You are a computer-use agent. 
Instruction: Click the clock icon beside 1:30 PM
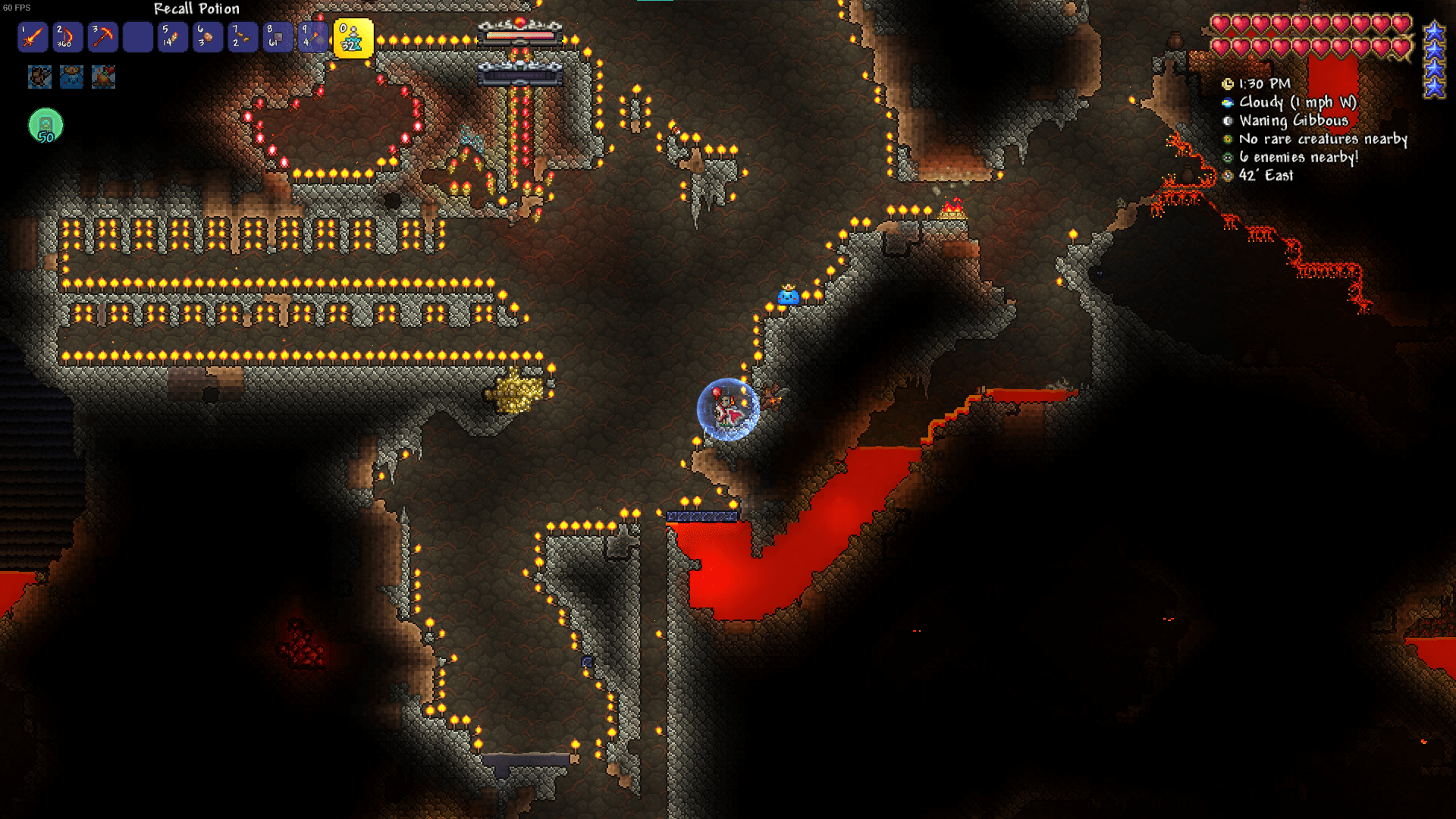click(1228, 85)
